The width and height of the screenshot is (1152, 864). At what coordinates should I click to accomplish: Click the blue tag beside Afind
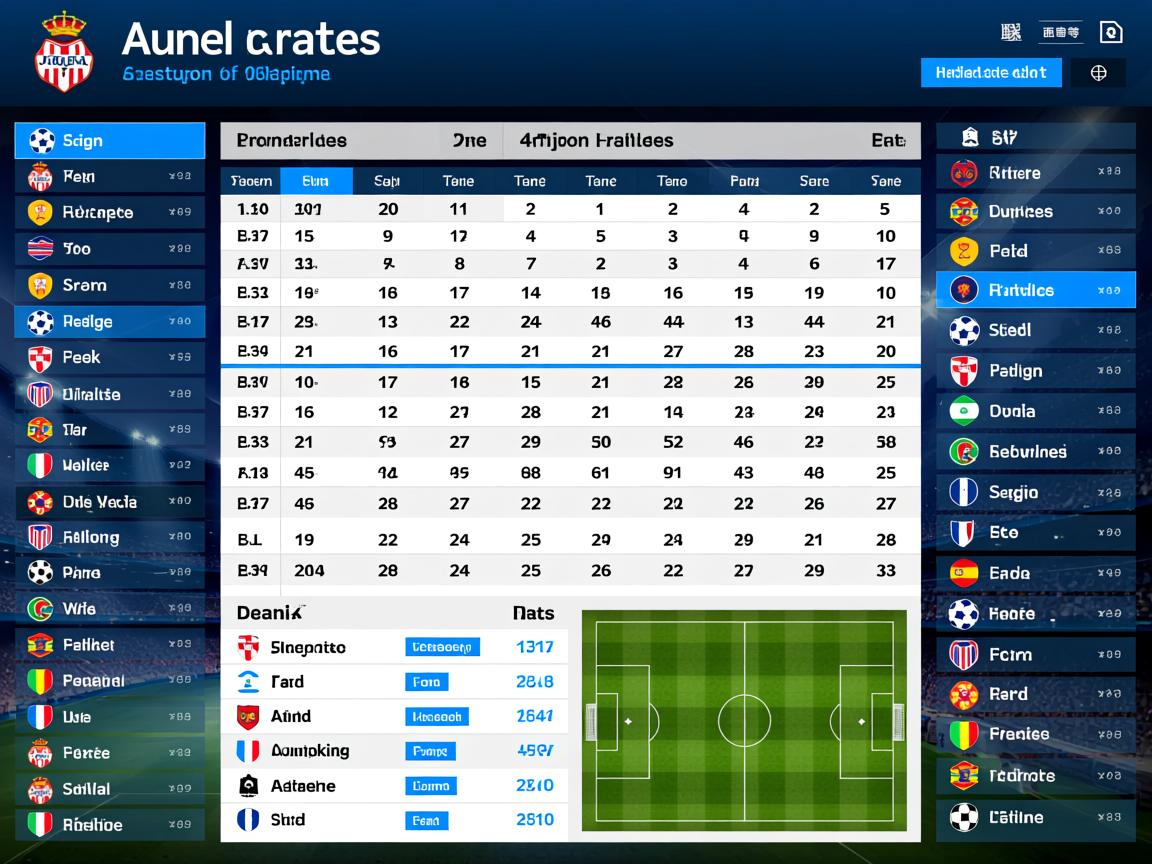pos(437,717)
